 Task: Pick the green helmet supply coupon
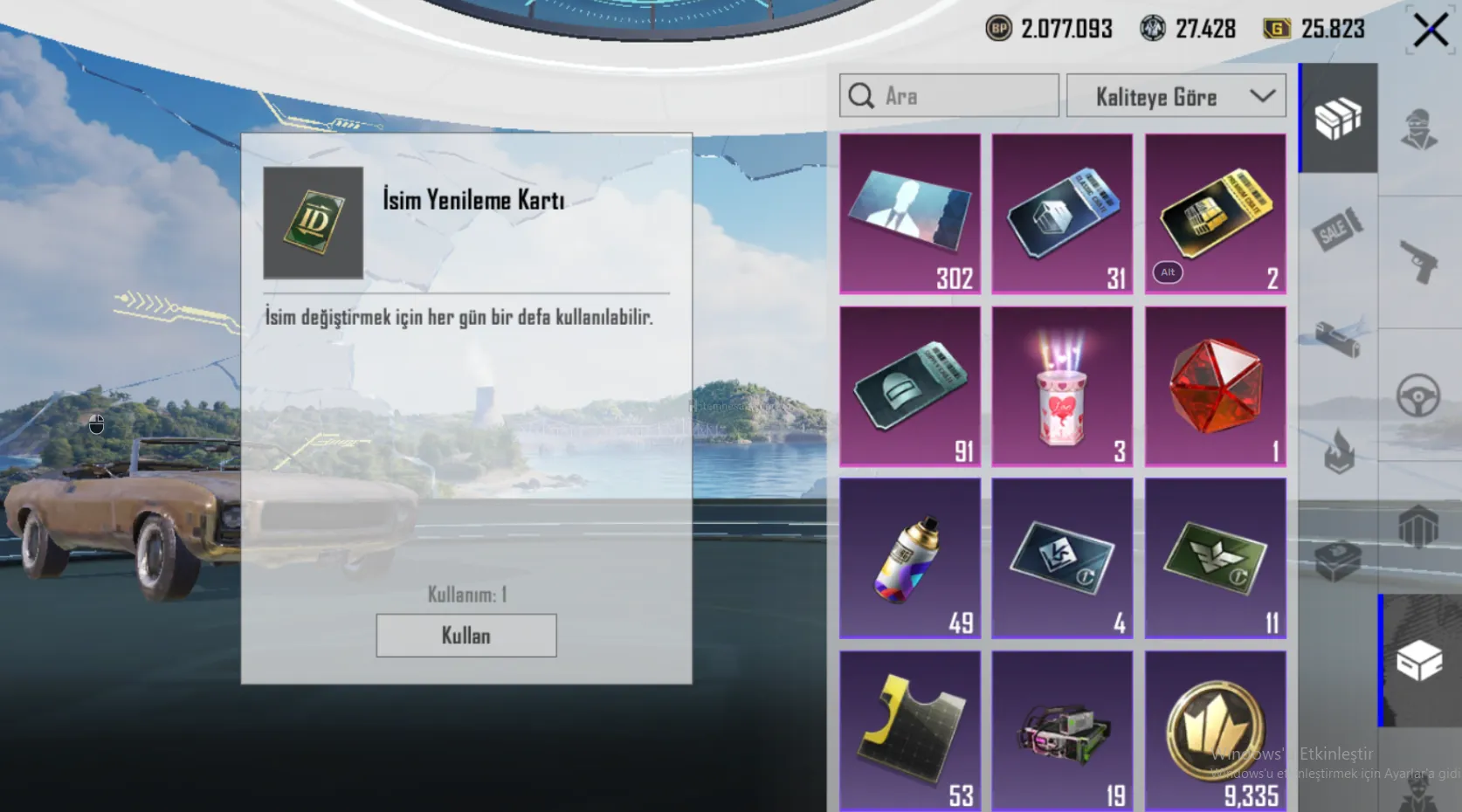(x=910, y=386)
